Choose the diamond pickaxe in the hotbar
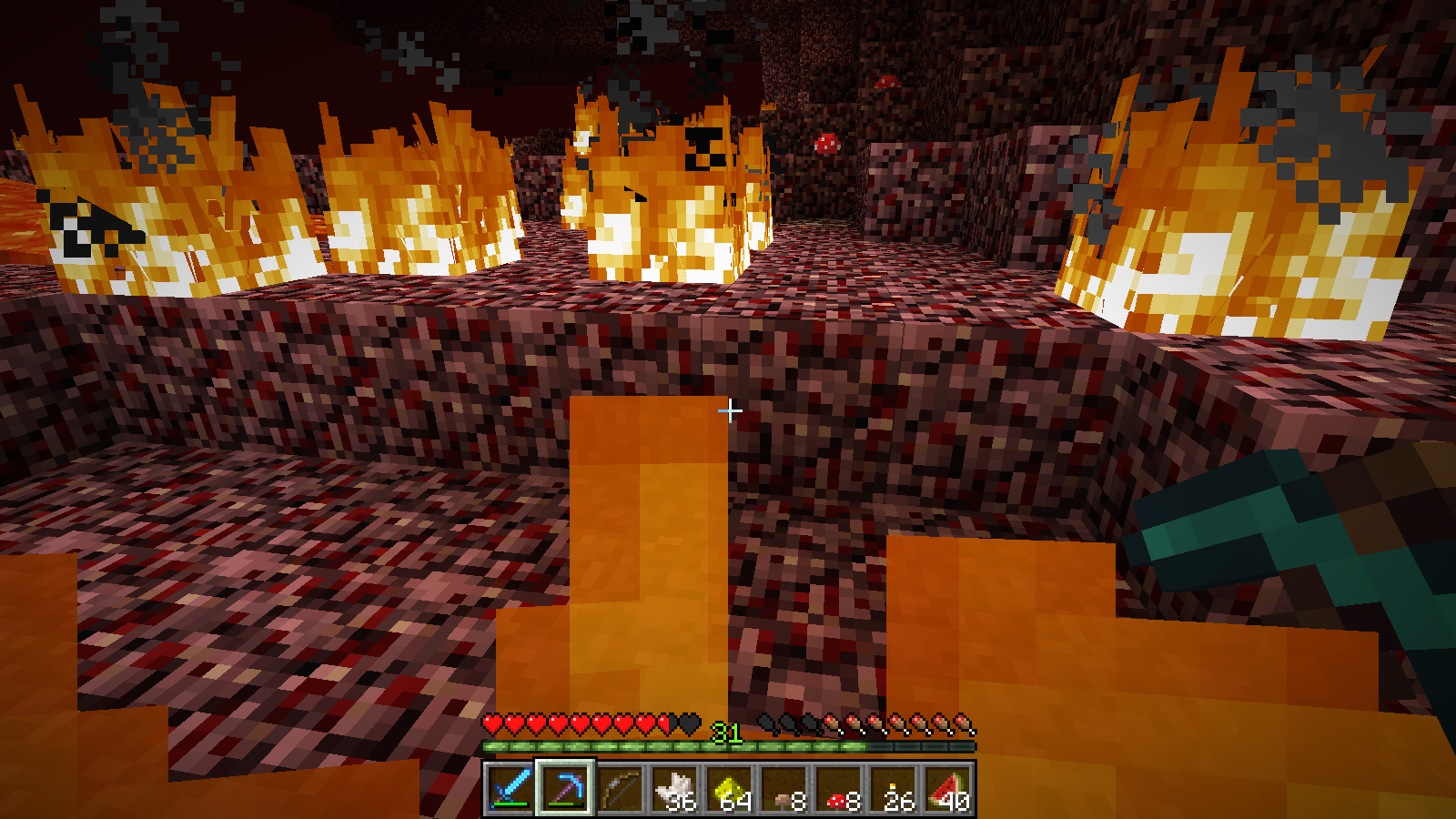The width and height of the screenshot is (1456, 819). click(565, 788)
